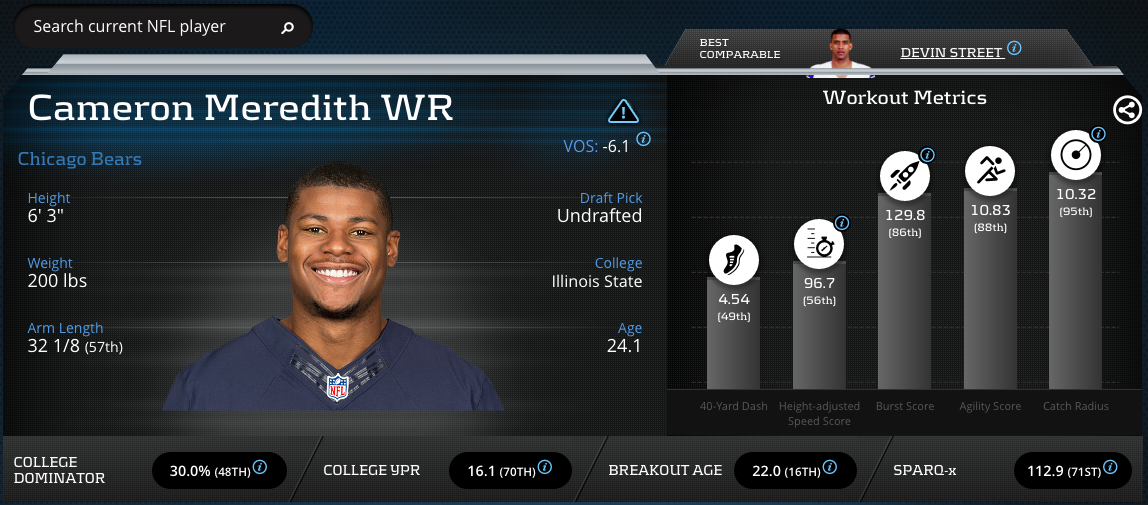Click the Height-adjusted Speed Score stopwatch icon
This screenshot has width=1148, height=505.
coord(818,243)
